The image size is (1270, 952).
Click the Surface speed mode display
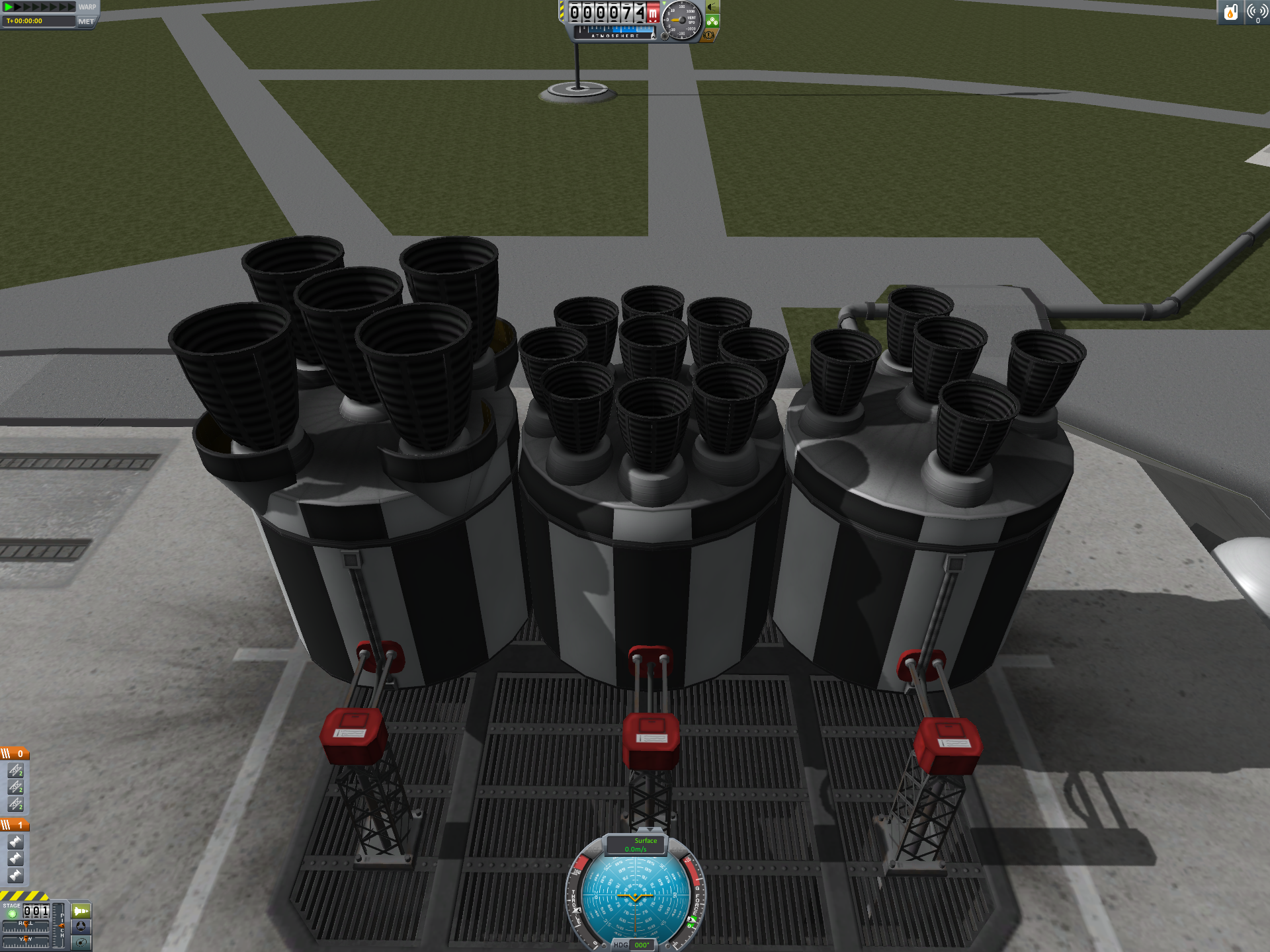pos(636,845)
